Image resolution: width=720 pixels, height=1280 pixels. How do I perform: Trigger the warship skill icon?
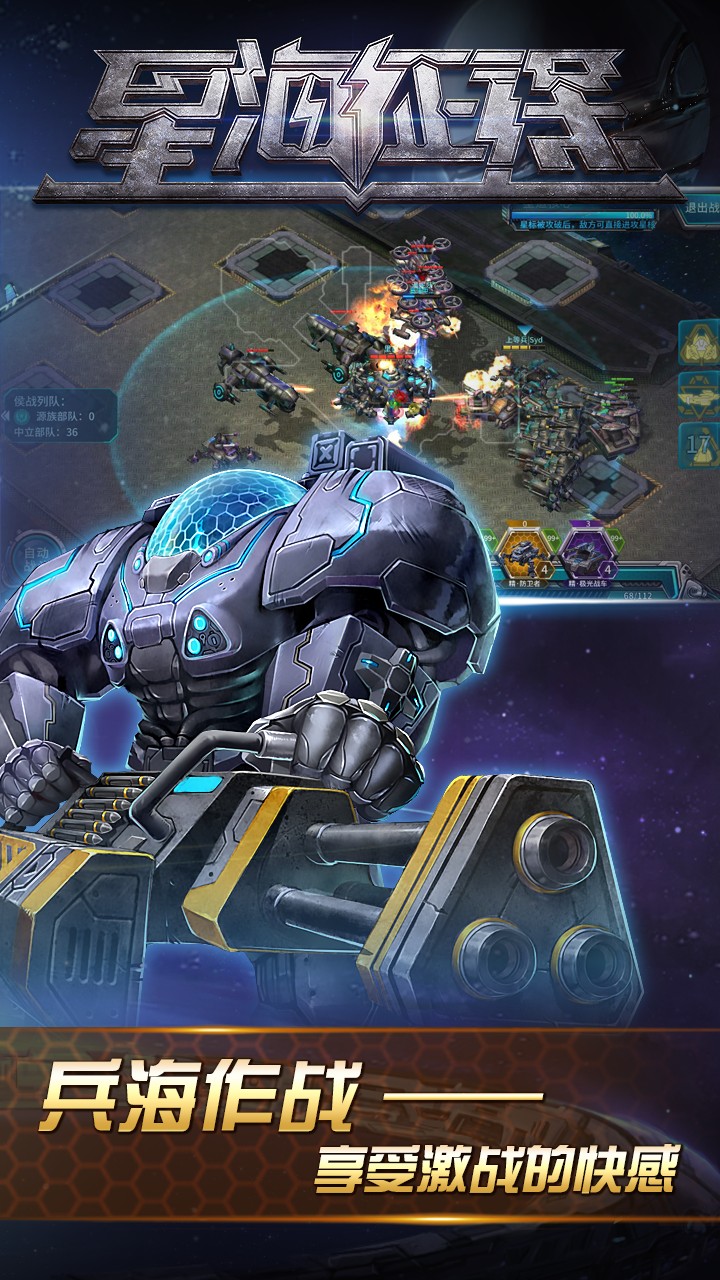[700, 394]
